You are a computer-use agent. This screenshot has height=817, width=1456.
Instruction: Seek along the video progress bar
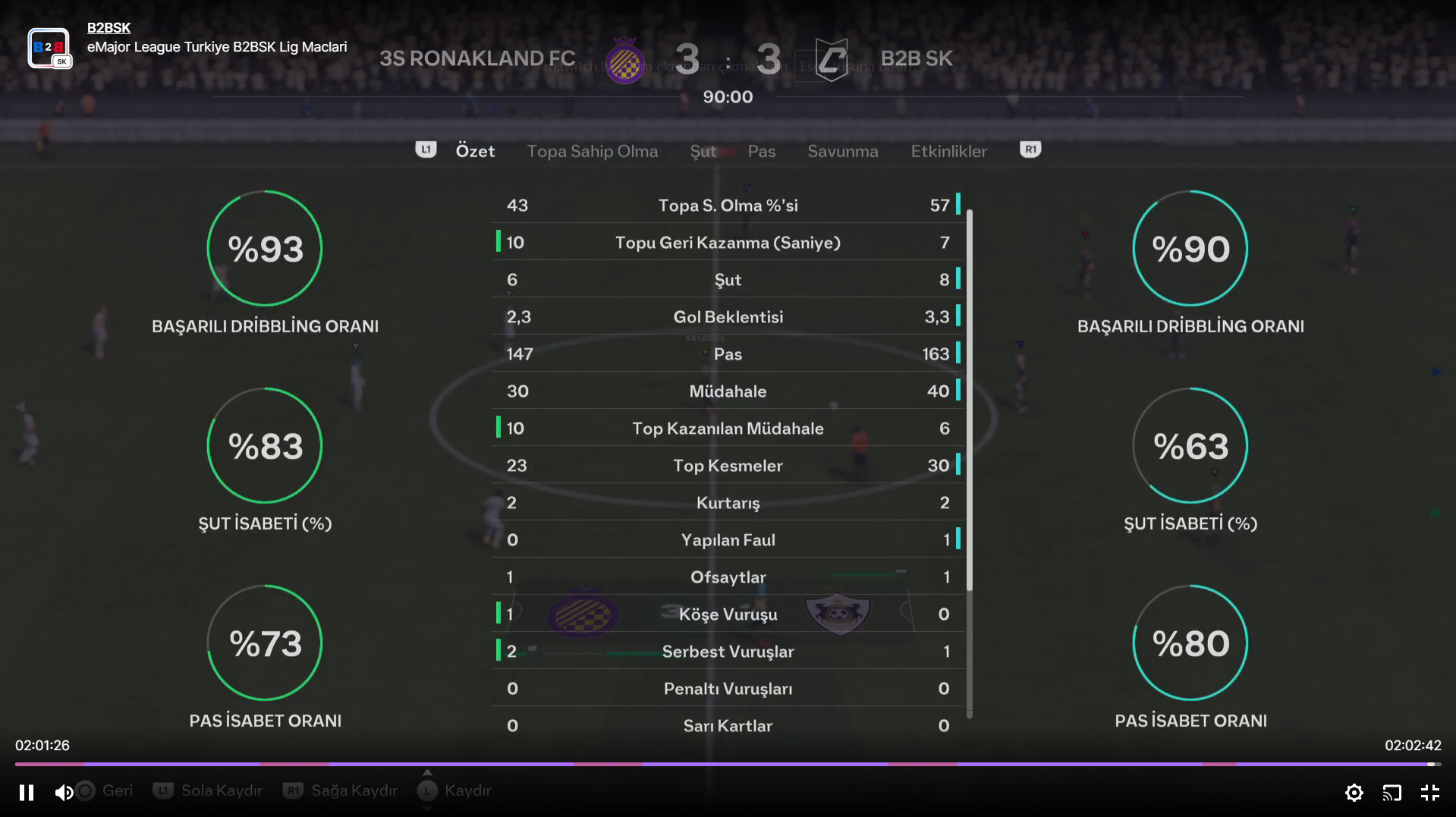pyautogui.click(x=727, y=764)
